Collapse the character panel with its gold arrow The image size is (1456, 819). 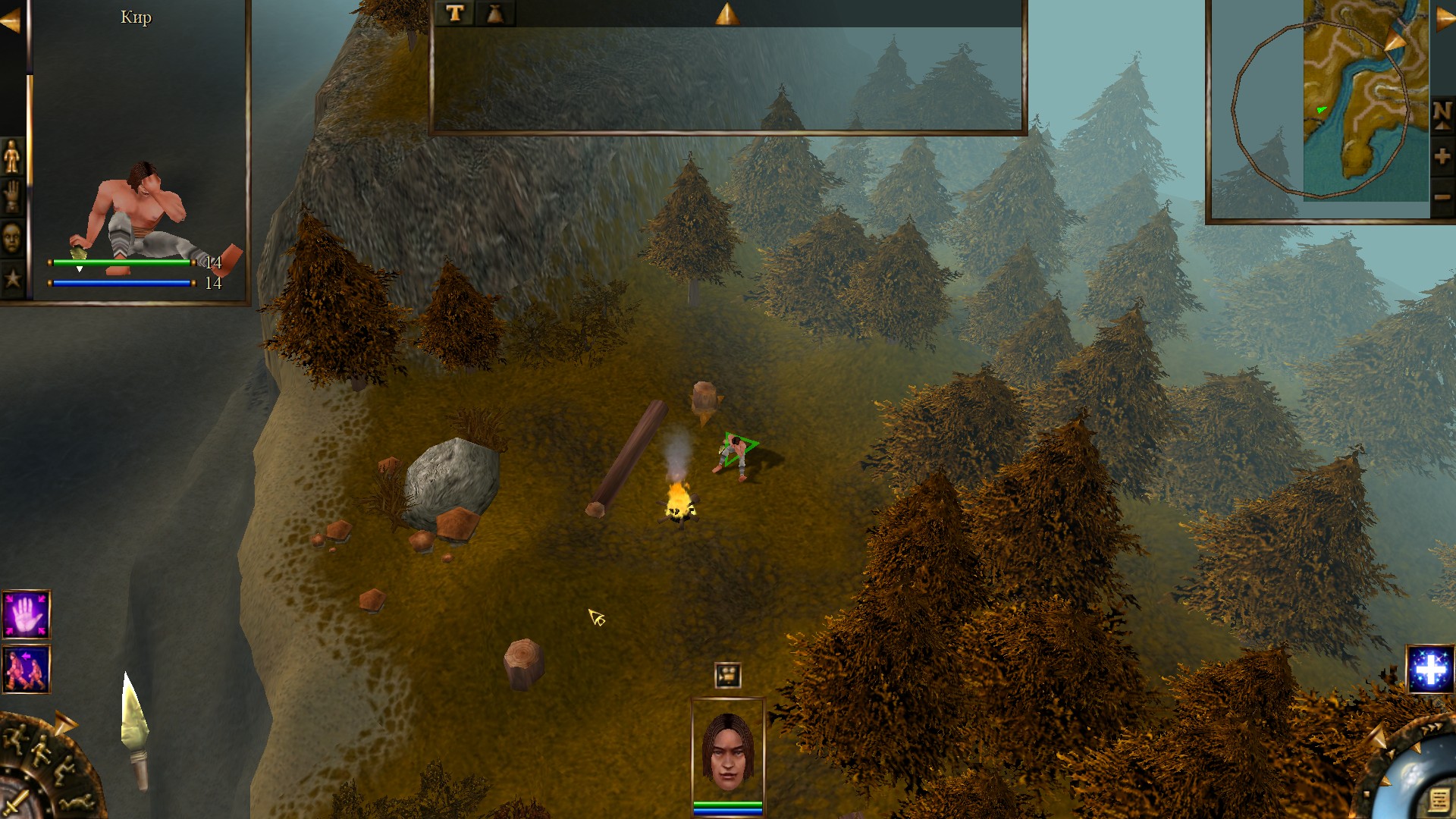coord(11,21)
